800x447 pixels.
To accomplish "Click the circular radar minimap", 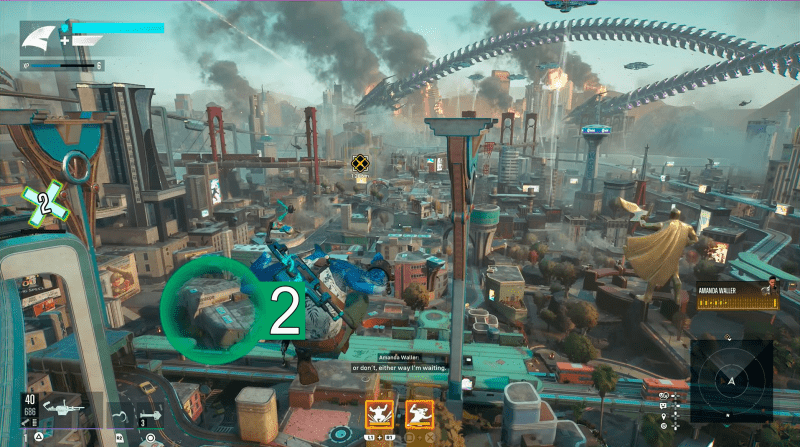I will (x=730, y=382).
